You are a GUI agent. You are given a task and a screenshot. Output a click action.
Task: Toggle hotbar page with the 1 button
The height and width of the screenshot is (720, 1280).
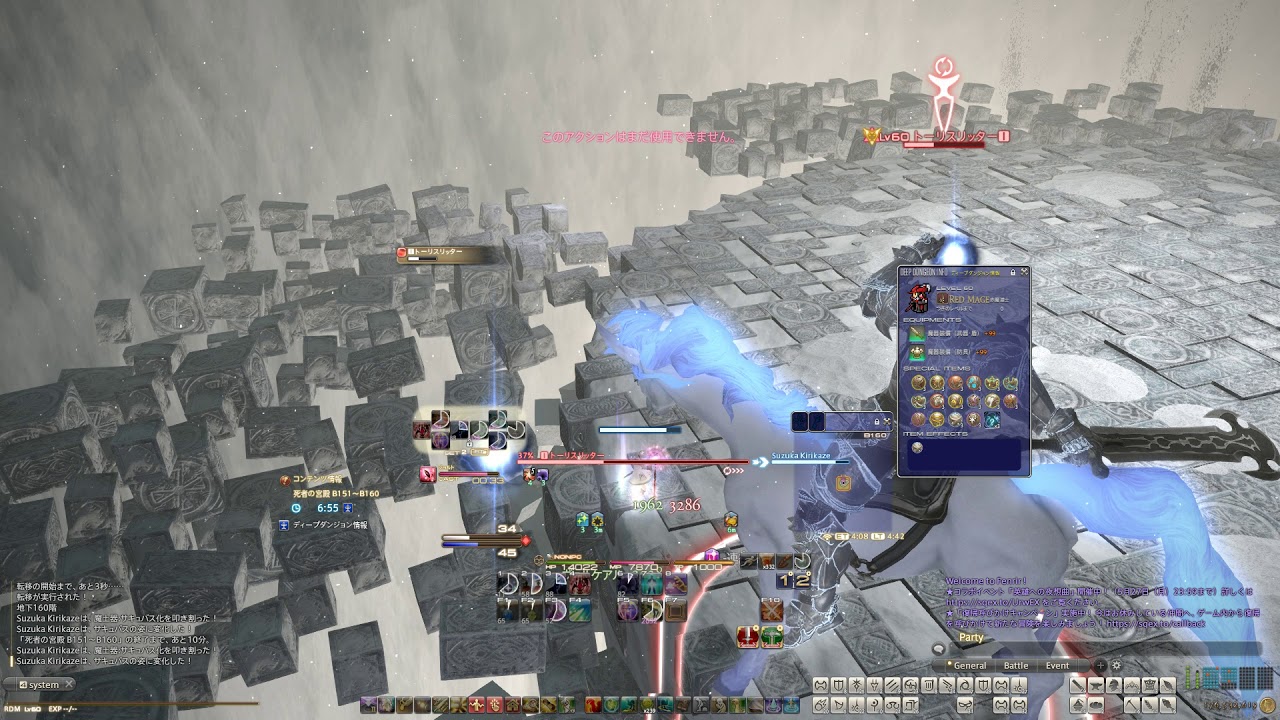pos(784,581)
